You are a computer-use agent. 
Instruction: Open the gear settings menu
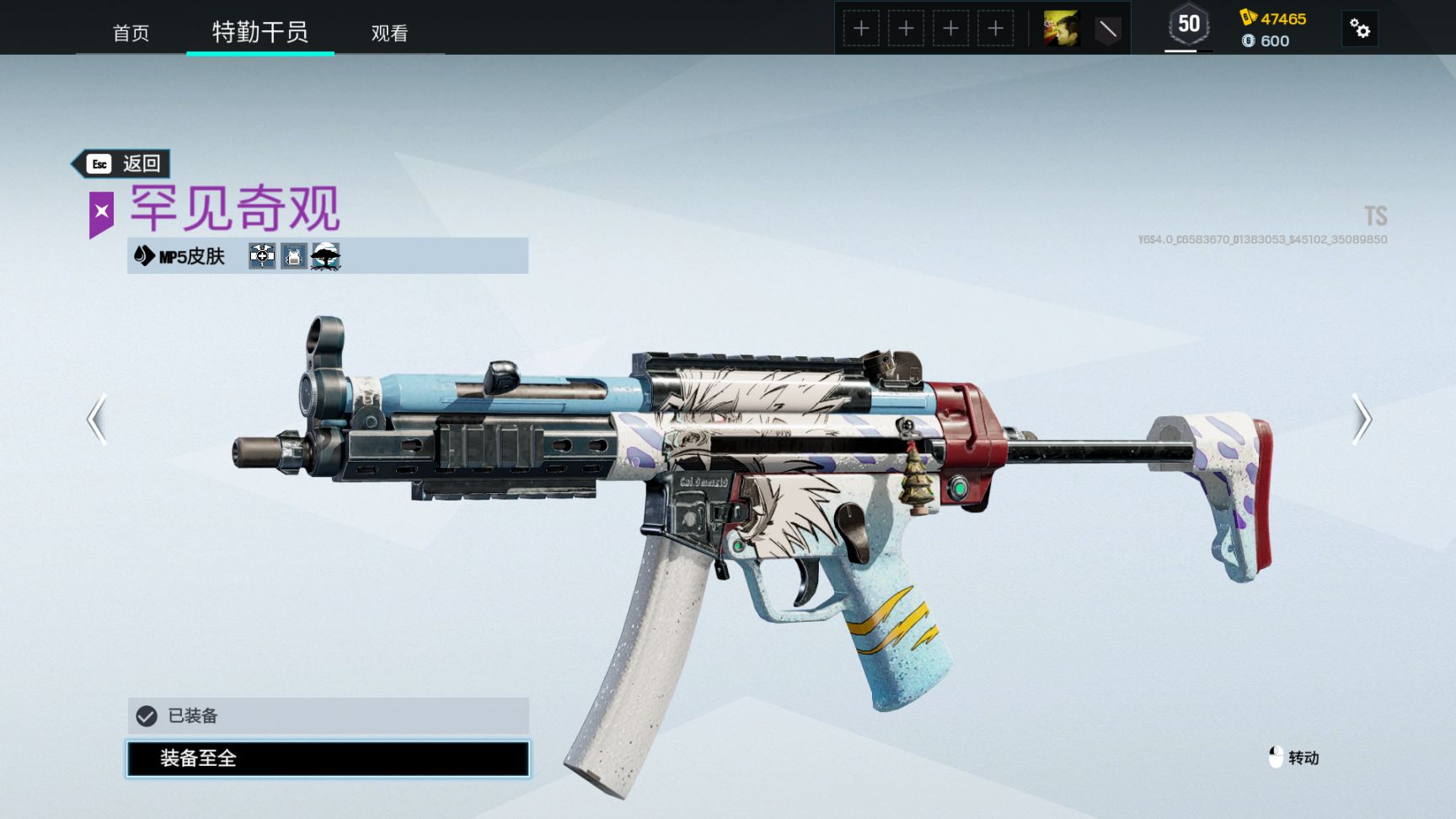(1359, 29)
